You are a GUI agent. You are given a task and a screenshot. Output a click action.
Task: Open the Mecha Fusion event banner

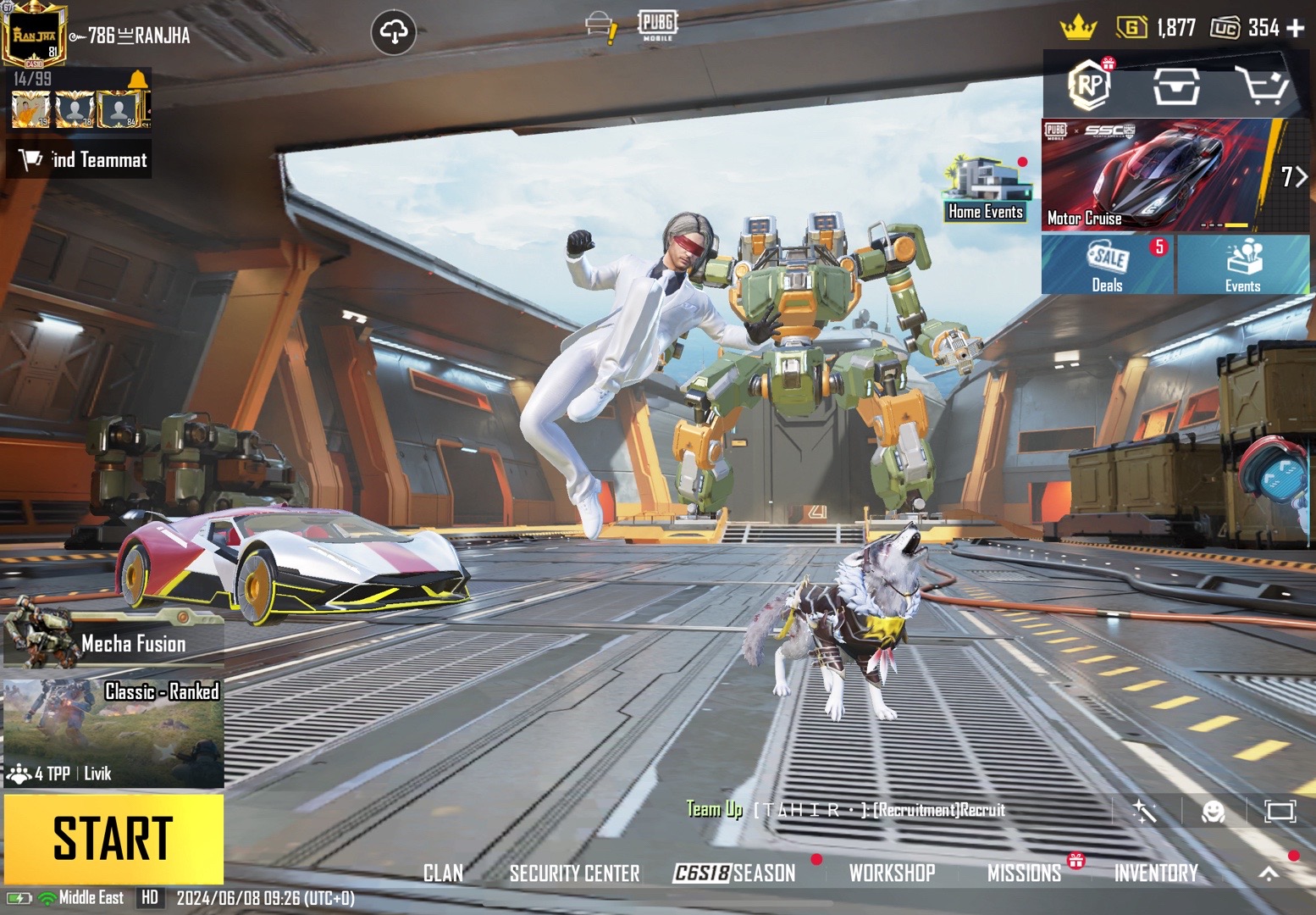click(113, 639)
